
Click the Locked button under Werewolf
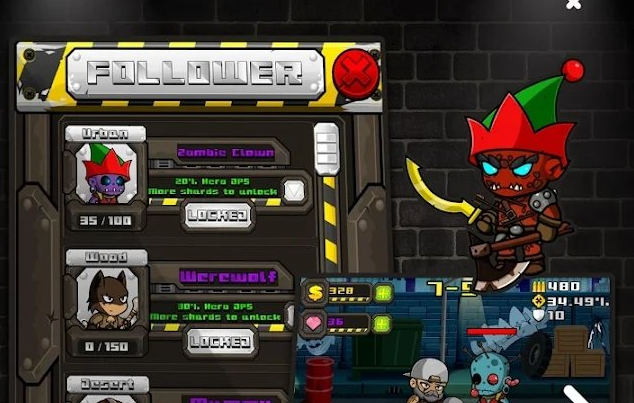tap(220, 341)
